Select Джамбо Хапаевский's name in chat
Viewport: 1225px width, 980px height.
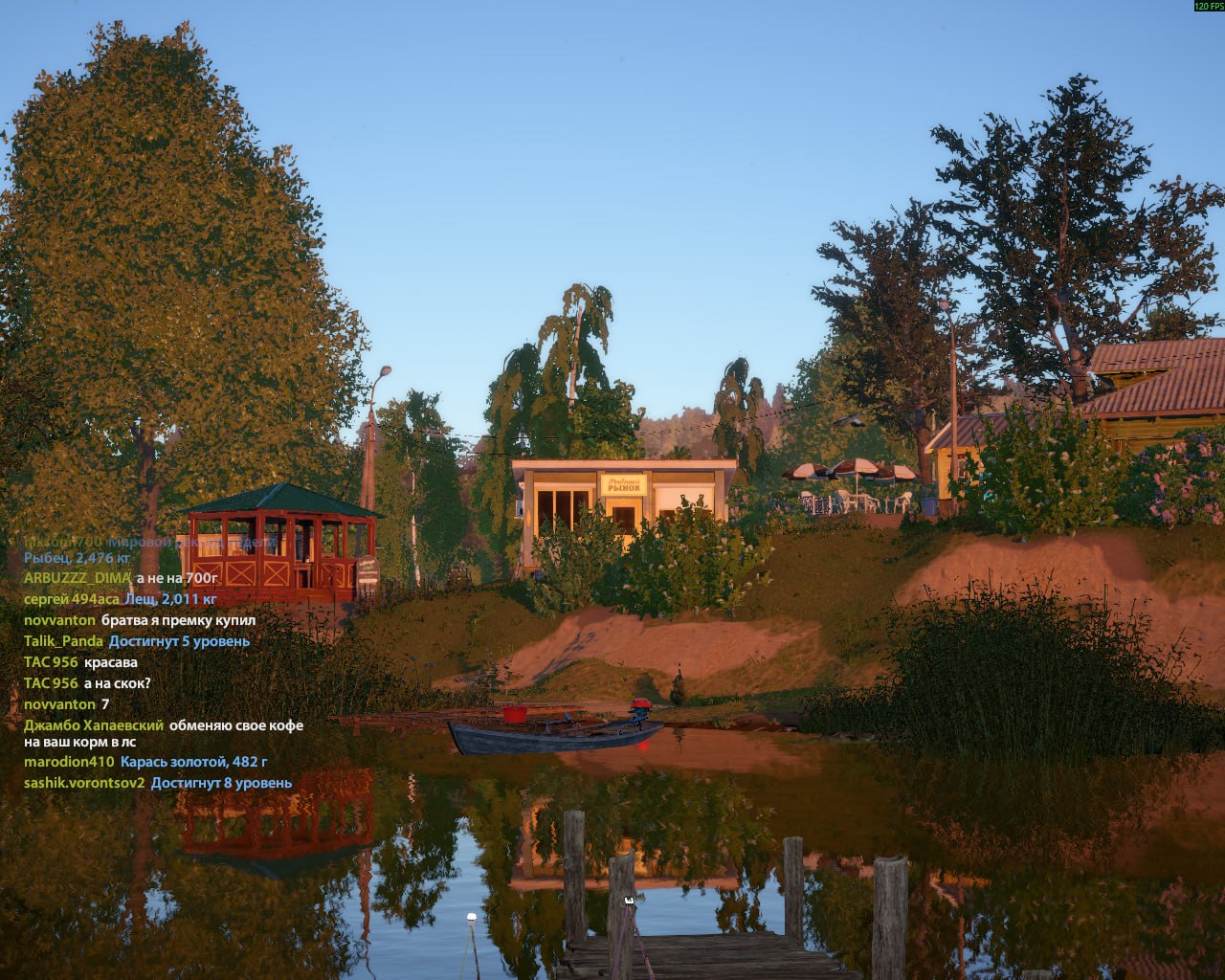(94, 725)
